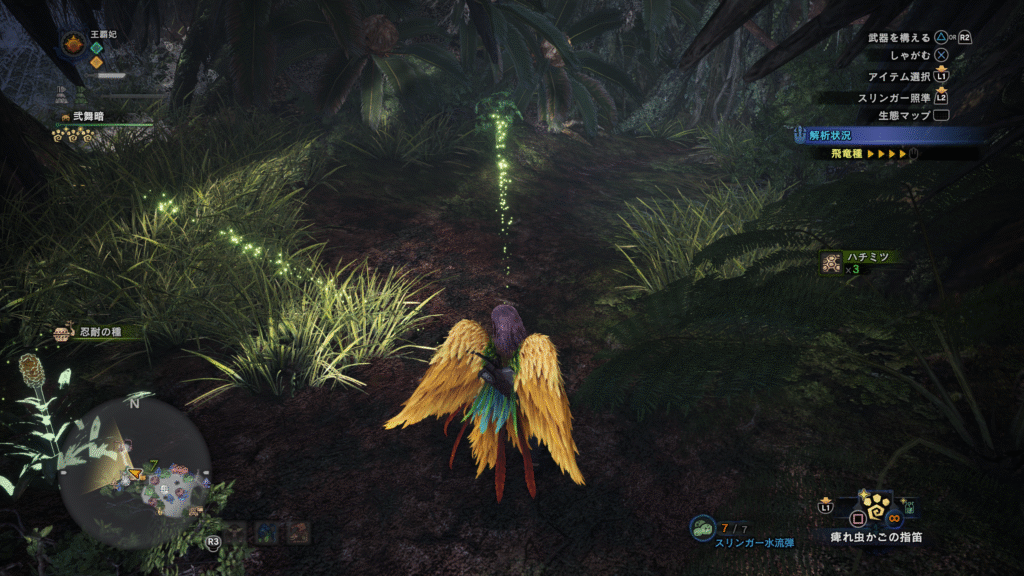Select the blue flower icon beside the minimap
Image resolution: width=1024 pixels, height=576 pixels.
pyautogui.click(x=266, y=533)
